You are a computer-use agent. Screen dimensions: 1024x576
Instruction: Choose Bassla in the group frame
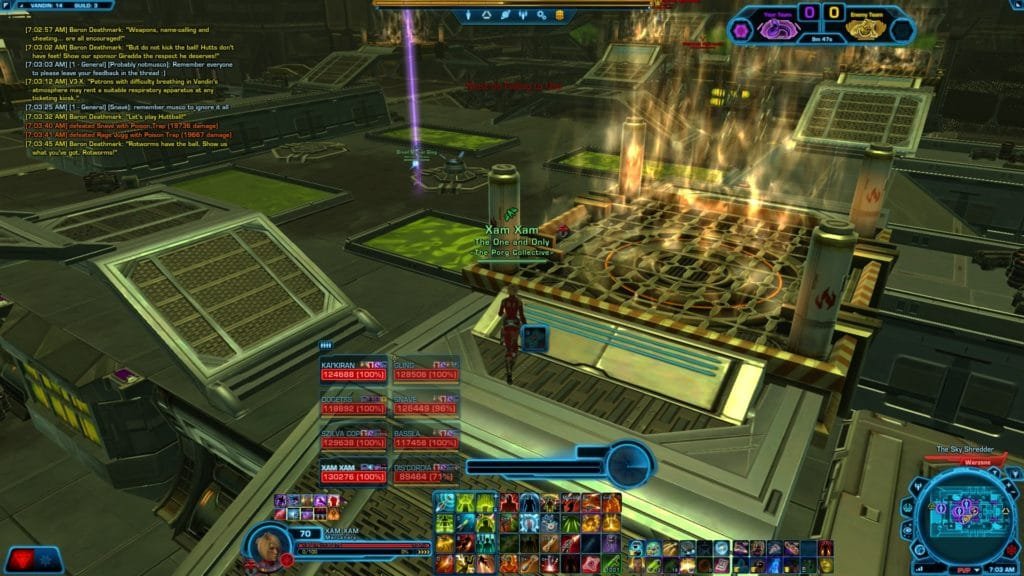426,437
